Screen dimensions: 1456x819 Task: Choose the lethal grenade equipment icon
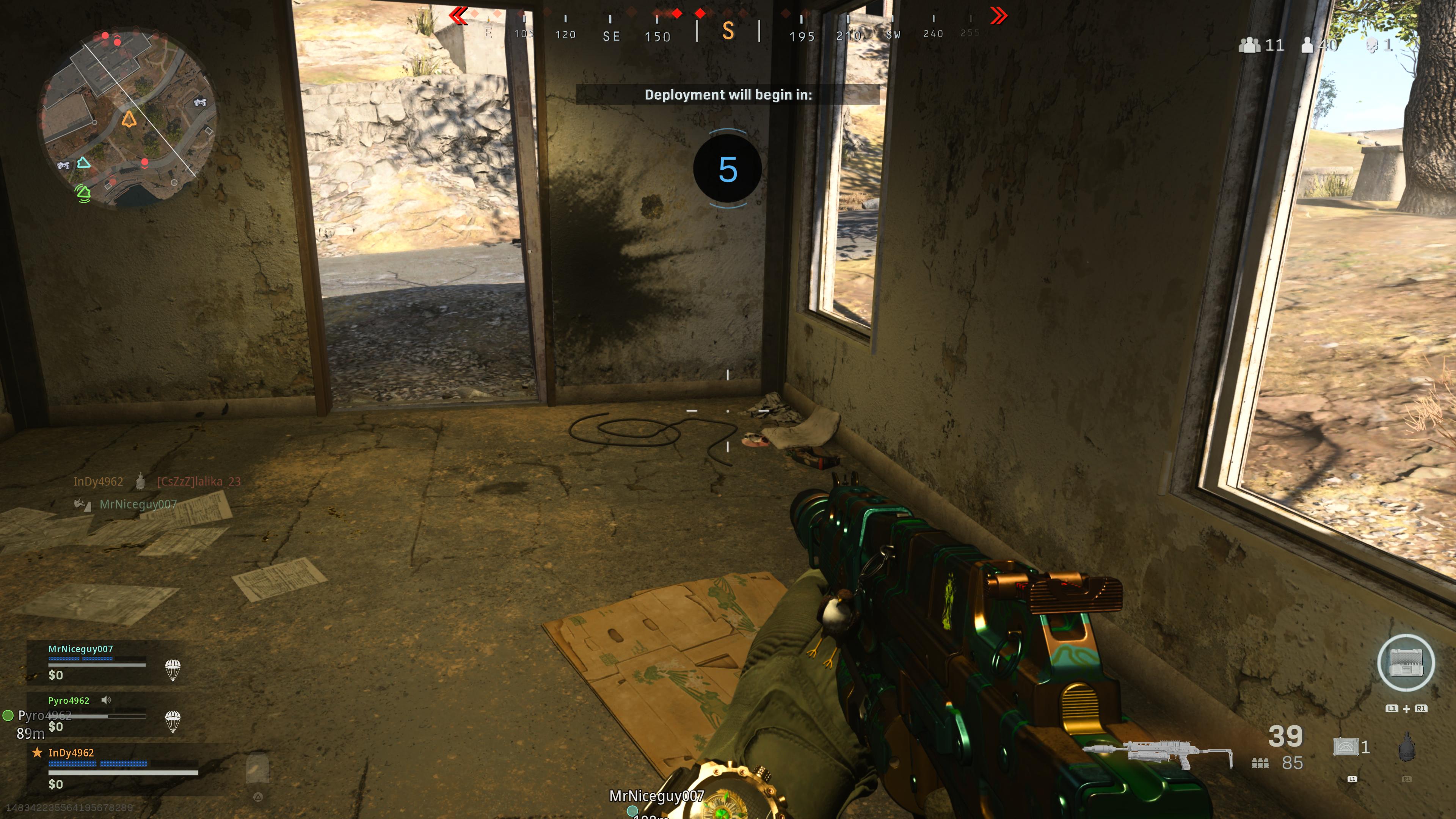pos(1406,748)
